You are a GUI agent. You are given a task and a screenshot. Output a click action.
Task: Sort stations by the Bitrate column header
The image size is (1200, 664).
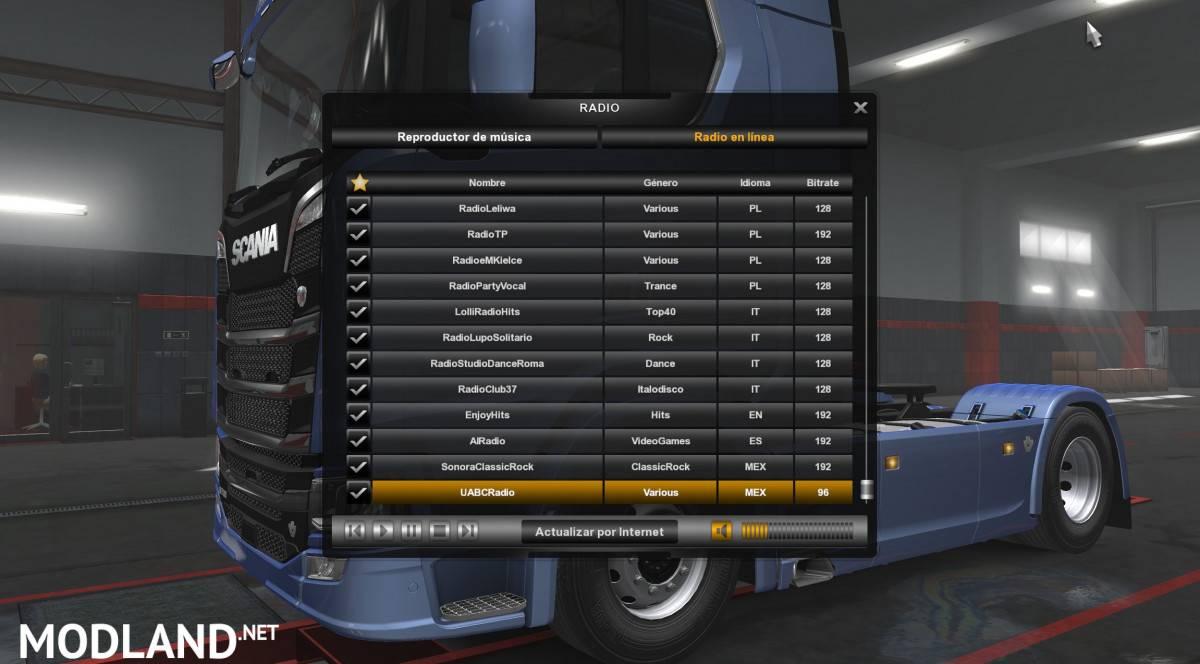[x=822, y=183]
